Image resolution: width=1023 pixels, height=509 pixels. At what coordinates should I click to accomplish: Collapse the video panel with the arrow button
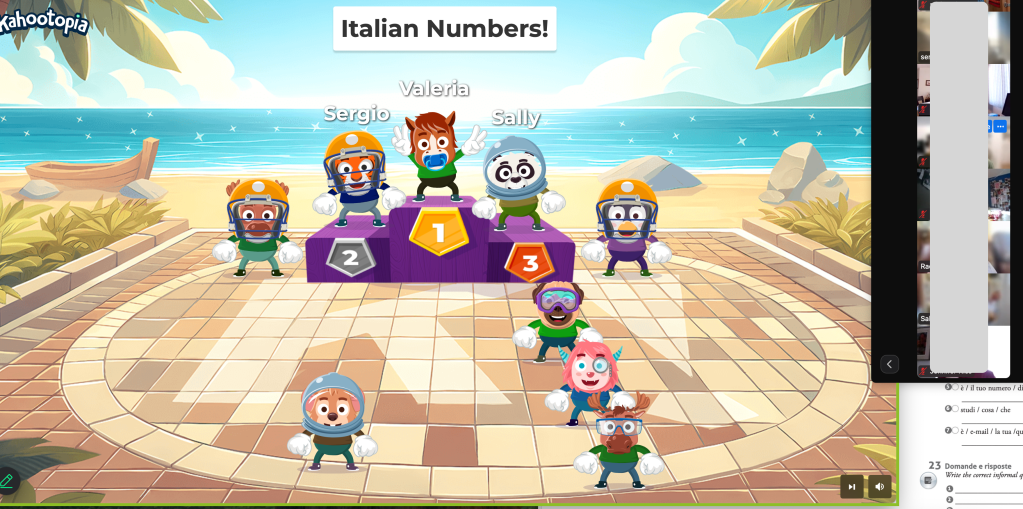[x=889, y=364]
